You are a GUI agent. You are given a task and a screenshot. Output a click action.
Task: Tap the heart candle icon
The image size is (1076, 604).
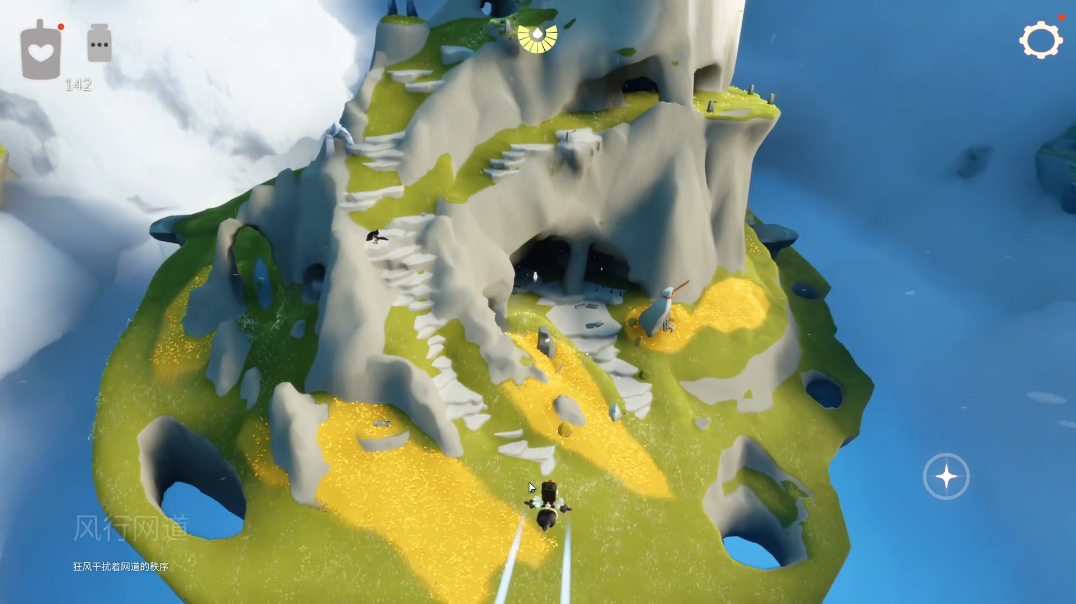point(41,52)
